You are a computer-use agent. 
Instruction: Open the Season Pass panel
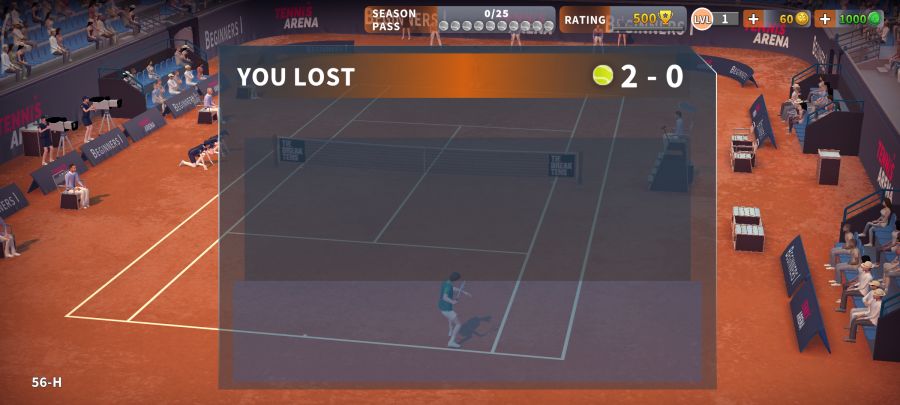point(459,19)
